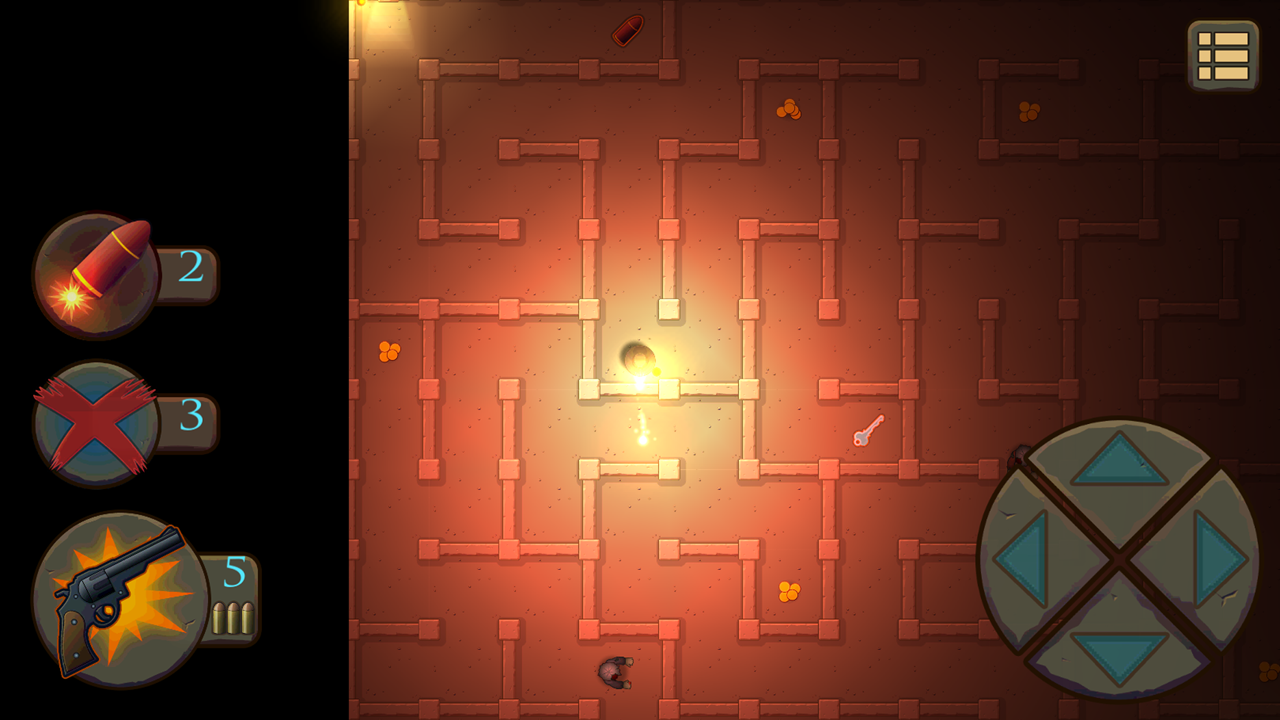Viewport: 1280px width, 720px height.
Task: Tap the down arrow on the D-pad
Action: pyautogui.click(x=1120, y=655)
